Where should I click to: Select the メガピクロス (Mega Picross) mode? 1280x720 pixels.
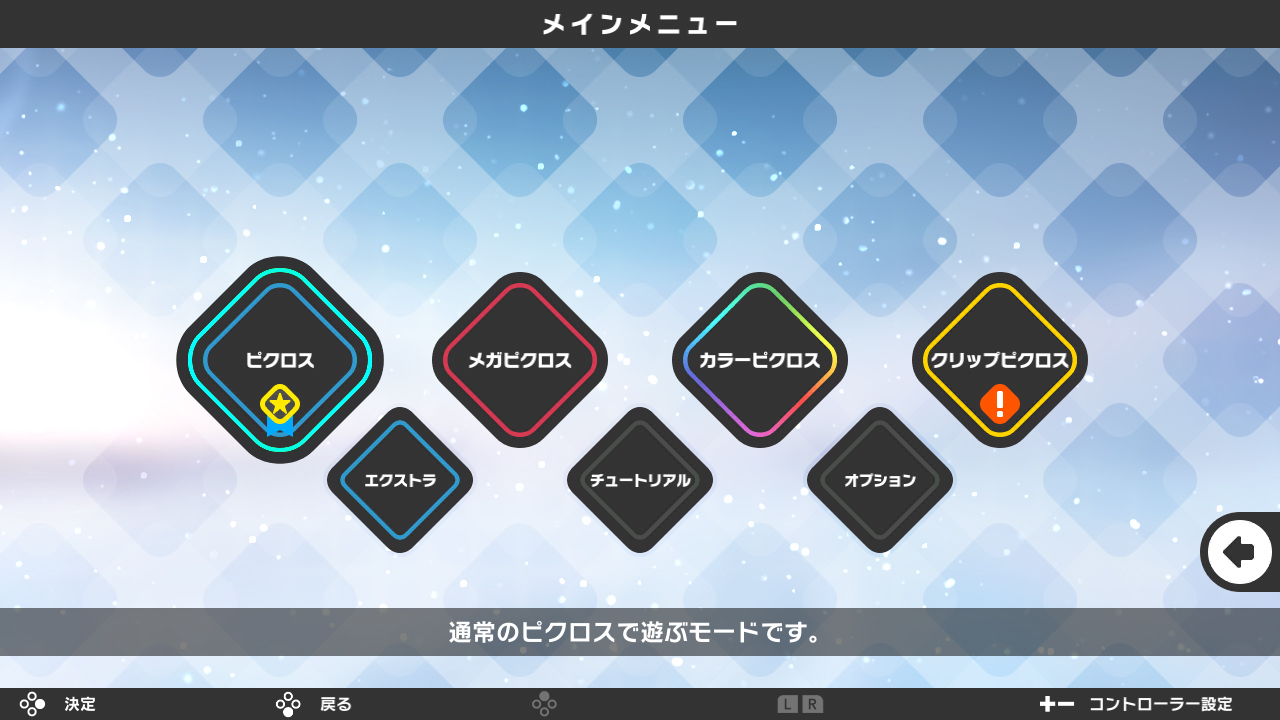click(x=520, y=360)
